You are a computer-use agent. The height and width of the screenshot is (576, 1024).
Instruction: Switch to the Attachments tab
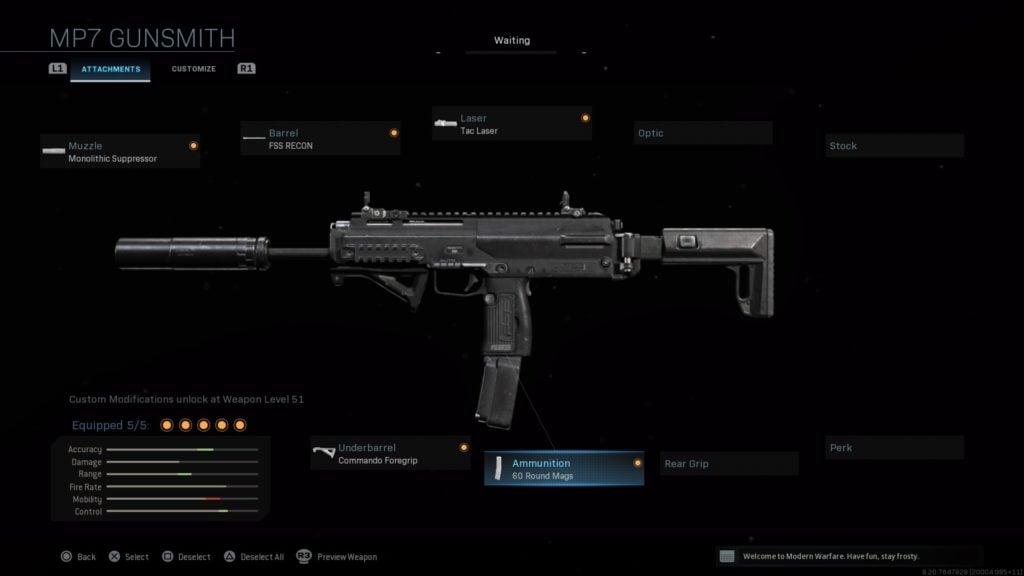111,69
